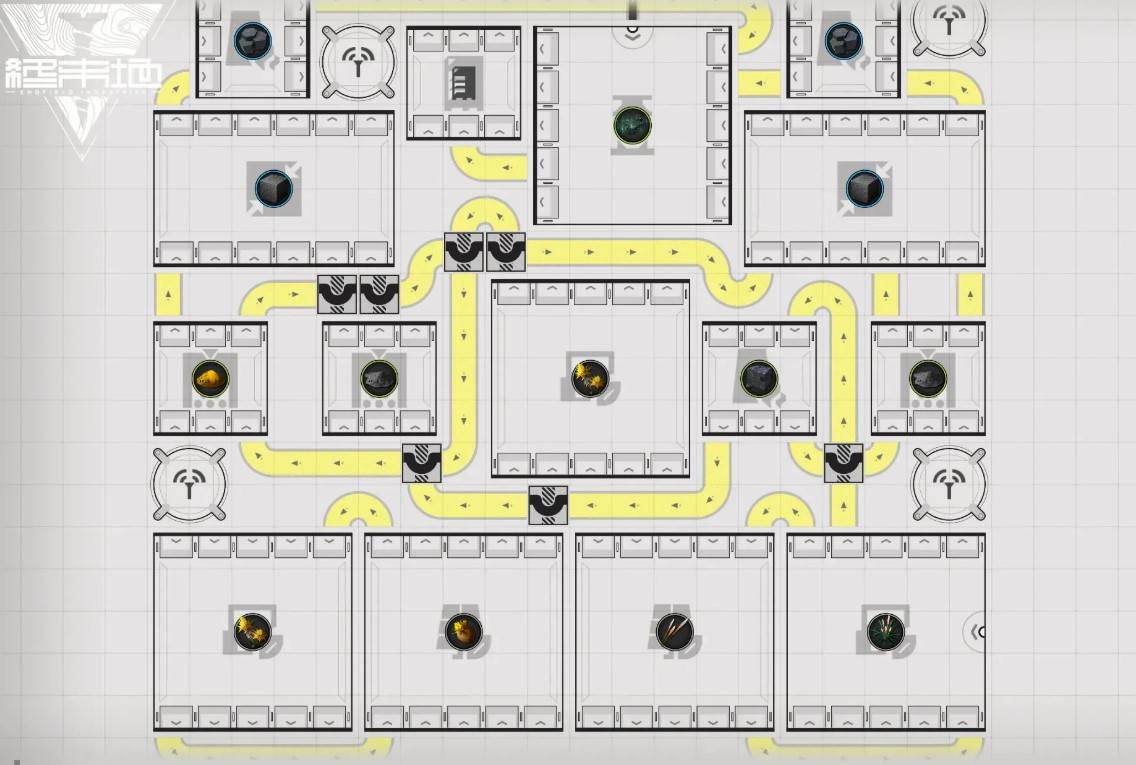Click the double-chevron collapse button at the right edge

(977, 631)
